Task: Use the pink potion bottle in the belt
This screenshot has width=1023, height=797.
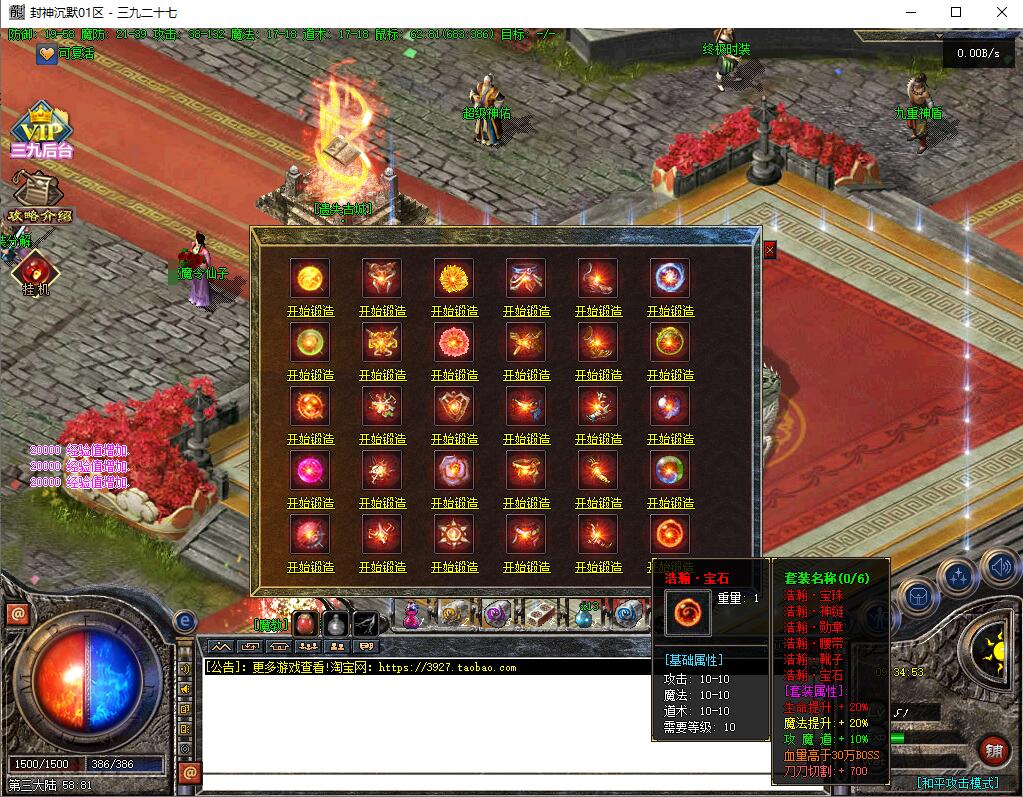Action: pyautogui.click(x=411, y=615)
